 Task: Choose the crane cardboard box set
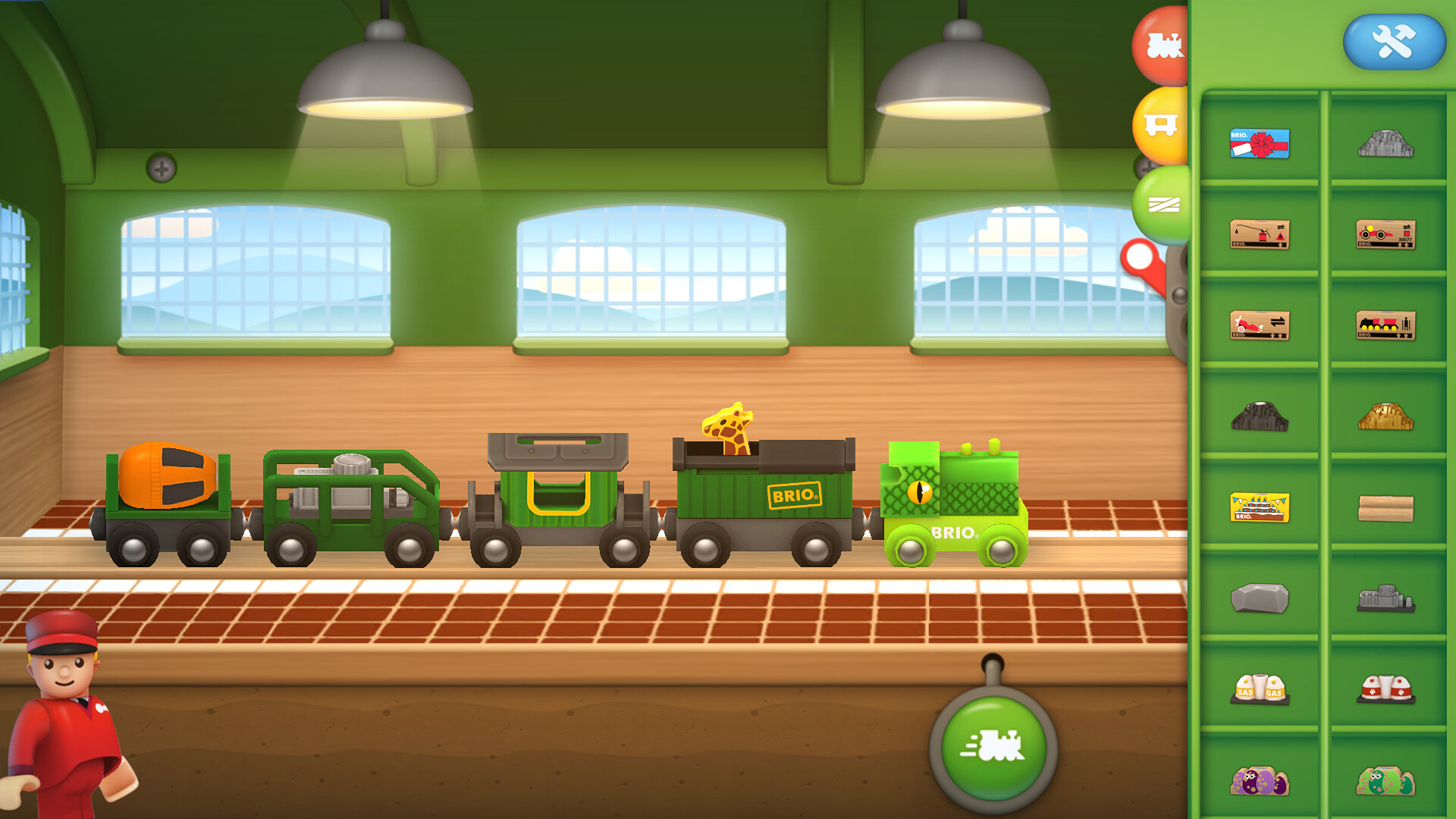(x=1260, y=234)
